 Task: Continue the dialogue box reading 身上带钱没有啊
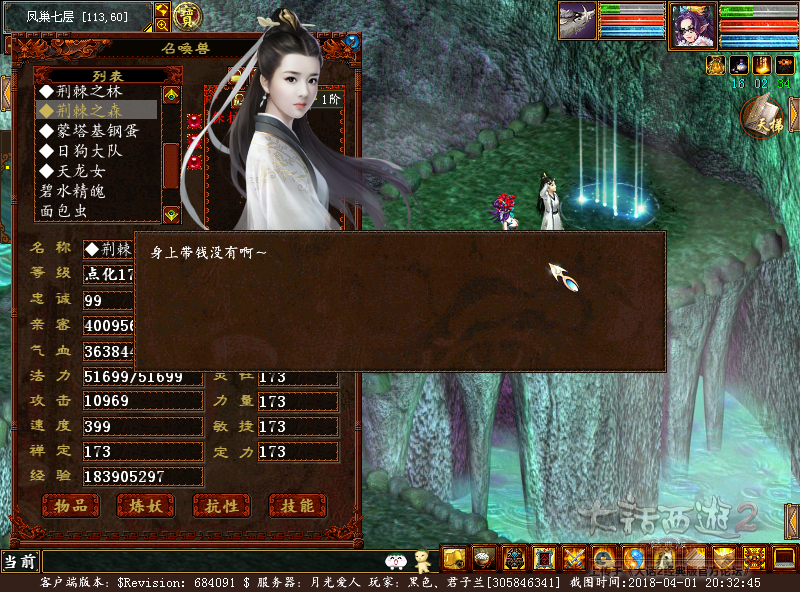coord(400,300)
